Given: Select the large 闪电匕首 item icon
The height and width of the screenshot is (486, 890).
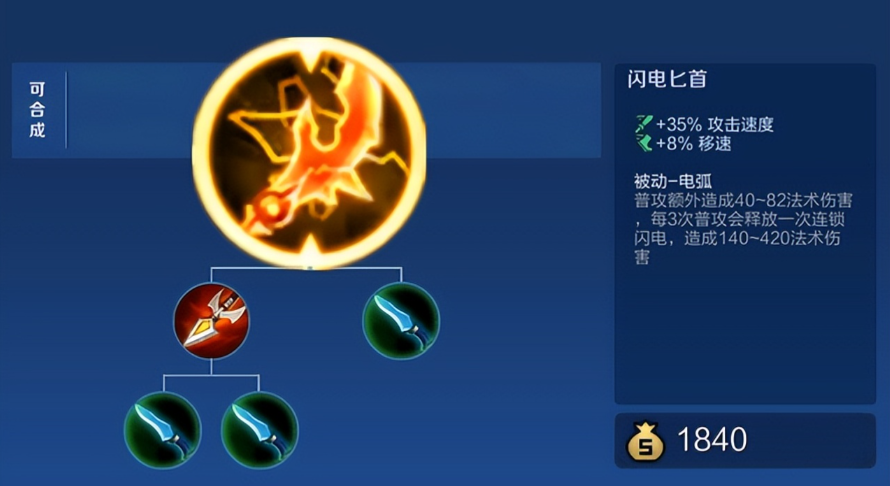Looking at the screenshot, I should [309, 152].
